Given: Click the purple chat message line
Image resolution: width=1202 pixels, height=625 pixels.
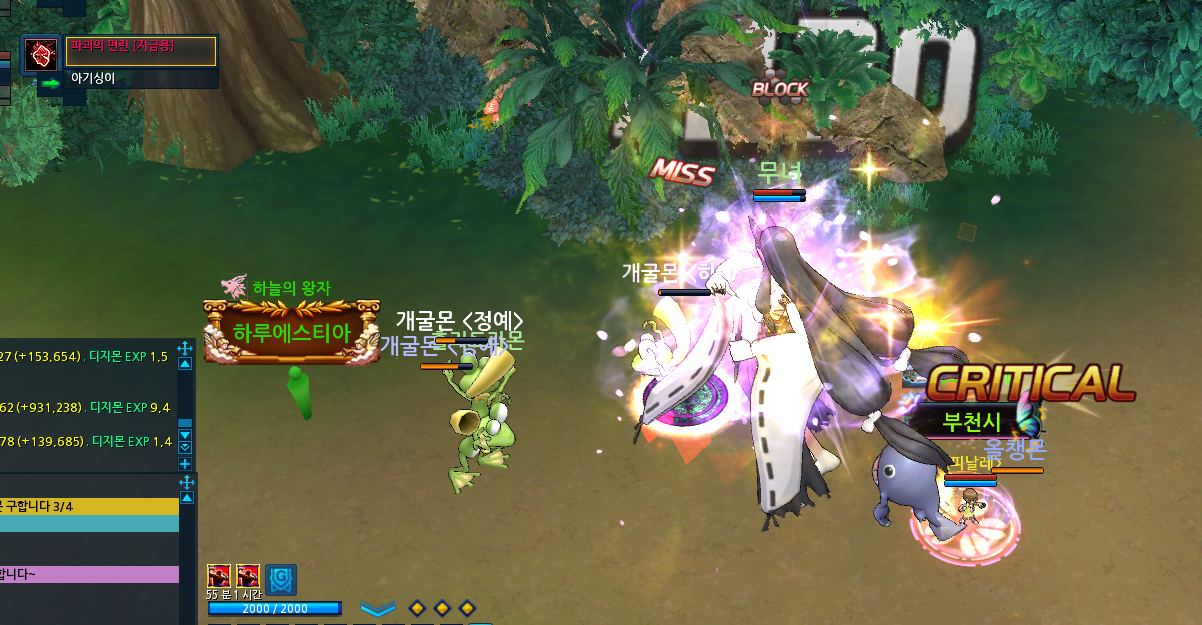Looking at the screenshot, I should click(x=90, y=574).
